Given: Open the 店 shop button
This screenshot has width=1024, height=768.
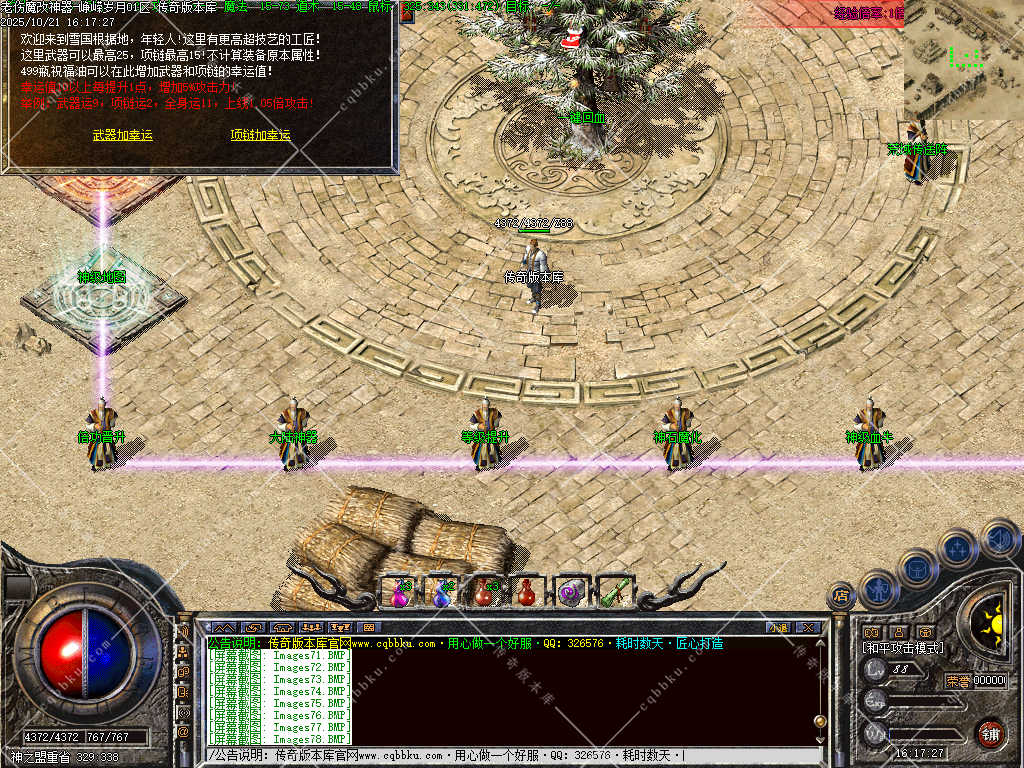Looking at the screenshot, I should pyautogui.click(x=841, y=595).
